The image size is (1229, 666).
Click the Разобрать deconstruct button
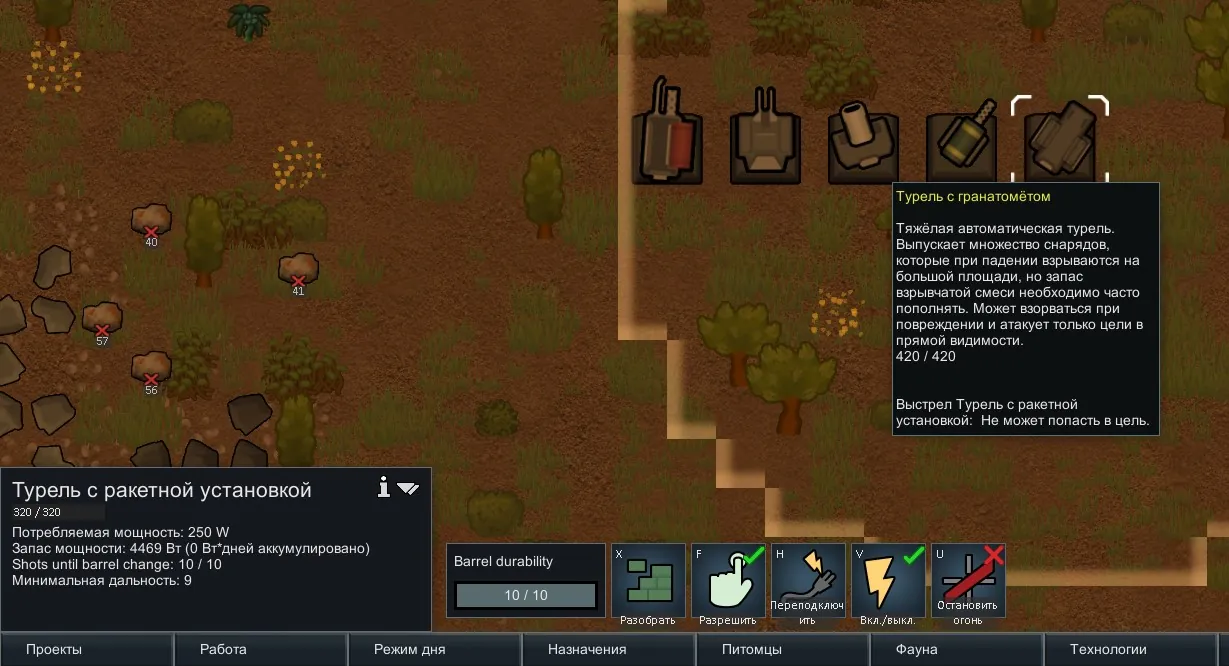click(648, 581)
